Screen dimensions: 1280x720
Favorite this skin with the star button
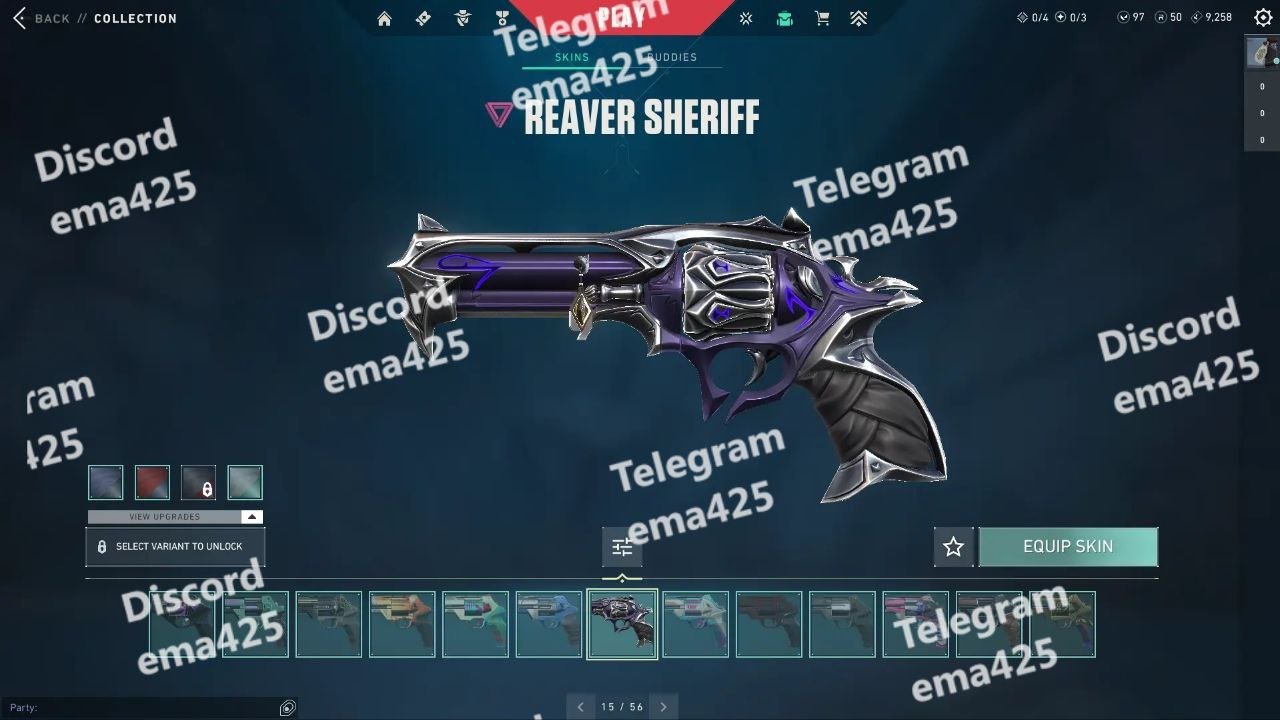953,547
